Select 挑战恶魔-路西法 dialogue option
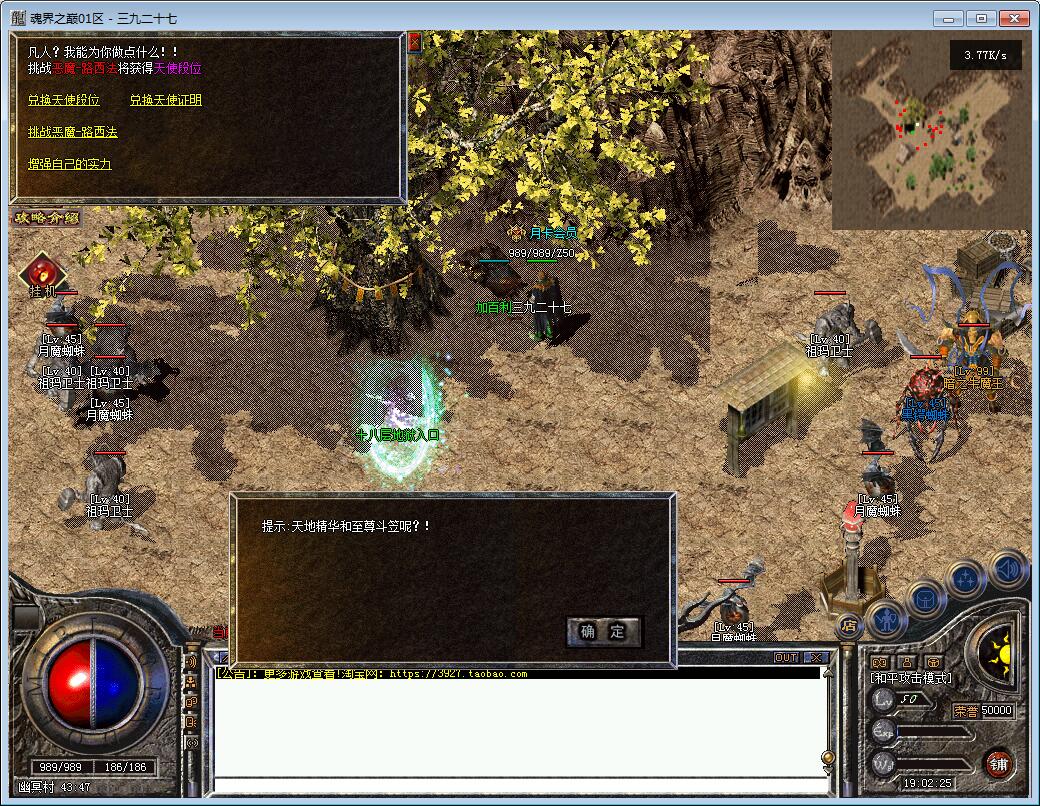The image size is (1040, 806). coord(72,132)
